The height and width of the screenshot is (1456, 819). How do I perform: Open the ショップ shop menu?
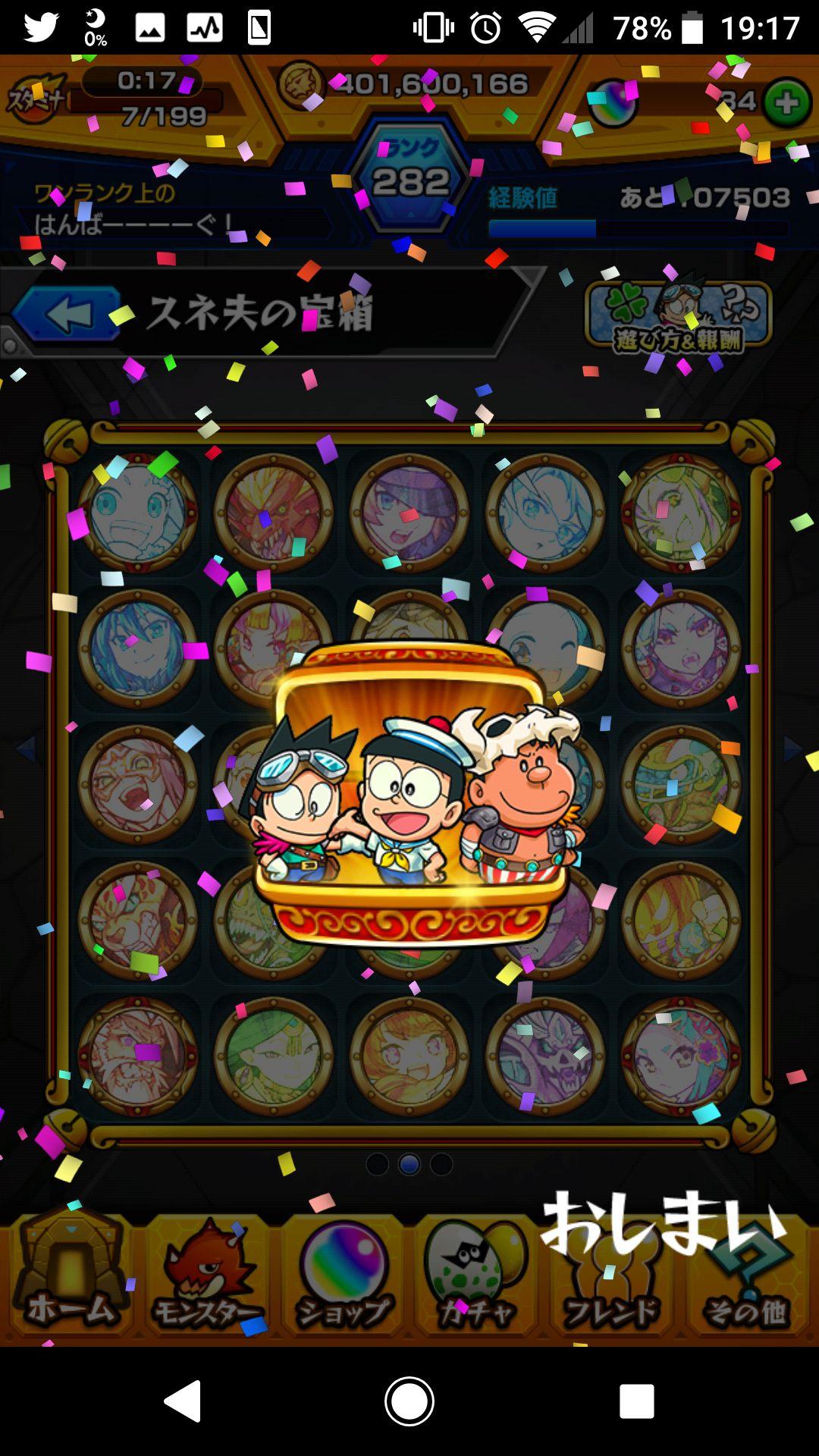343,1276
